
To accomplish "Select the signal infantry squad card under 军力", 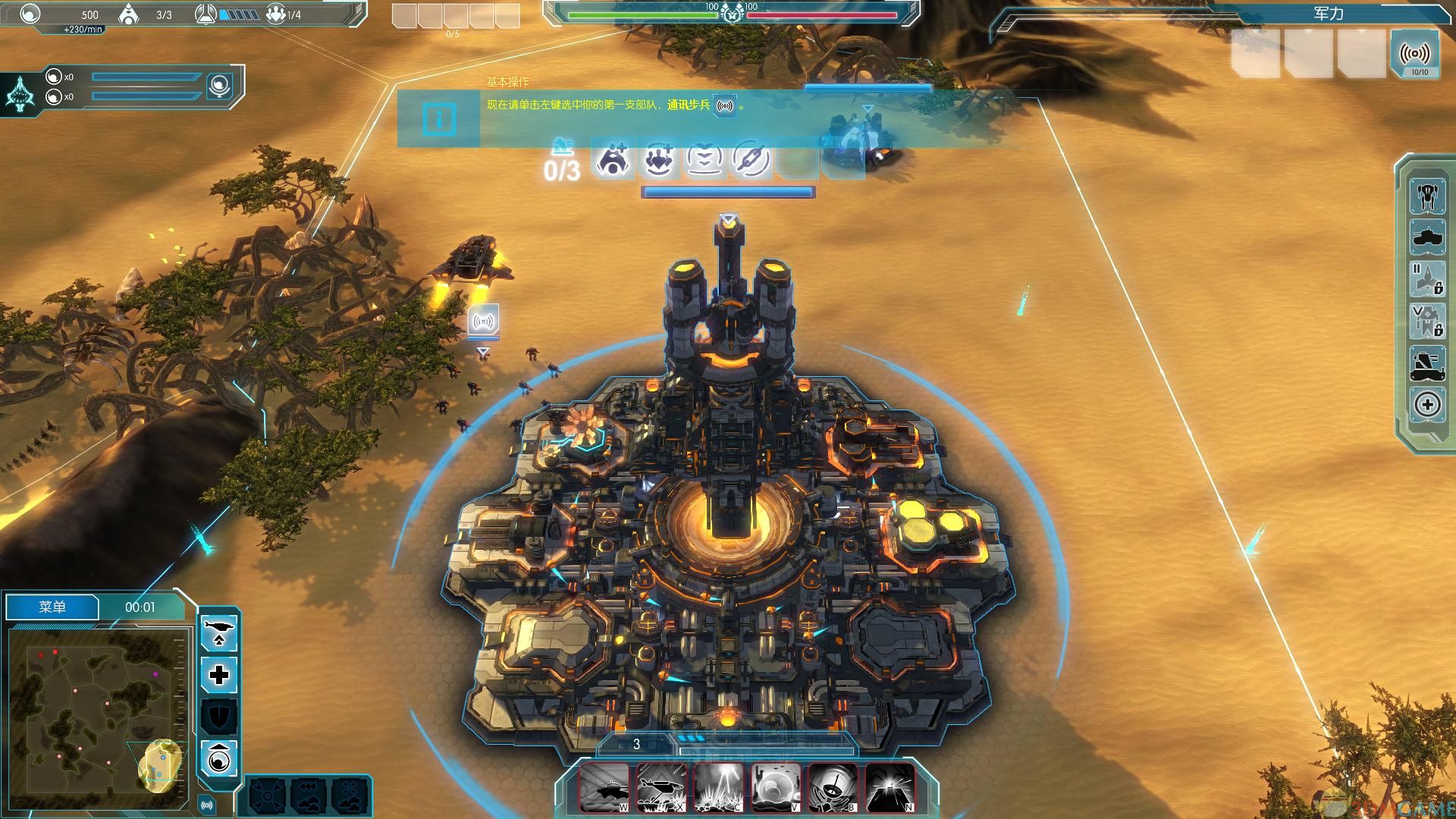I will click(1414, 55).
